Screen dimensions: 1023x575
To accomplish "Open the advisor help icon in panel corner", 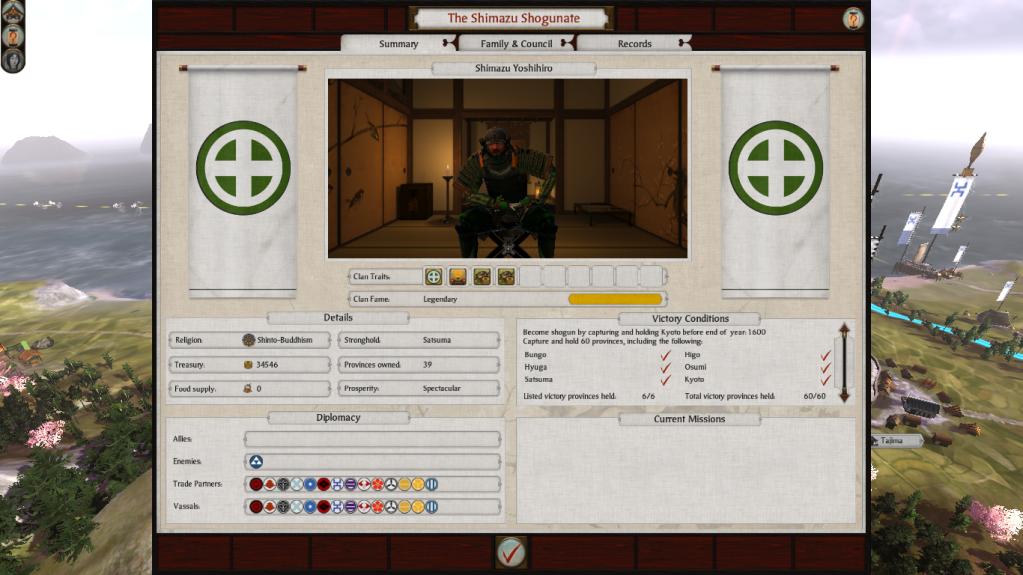I will (853, 18).
